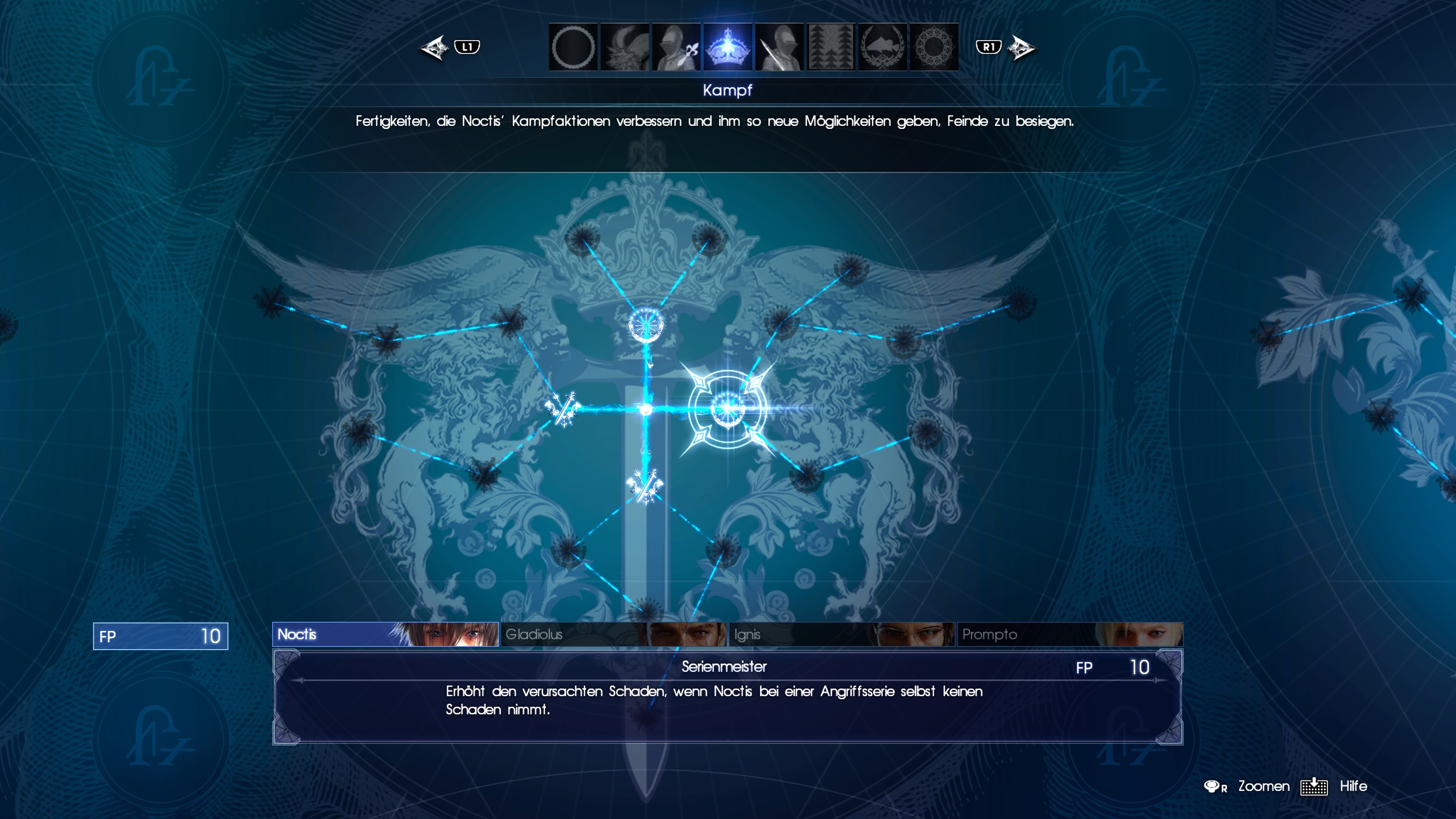Open the knight with lance category icon
Viewport: 1456px width, 819px height.
tap(779, 47)
